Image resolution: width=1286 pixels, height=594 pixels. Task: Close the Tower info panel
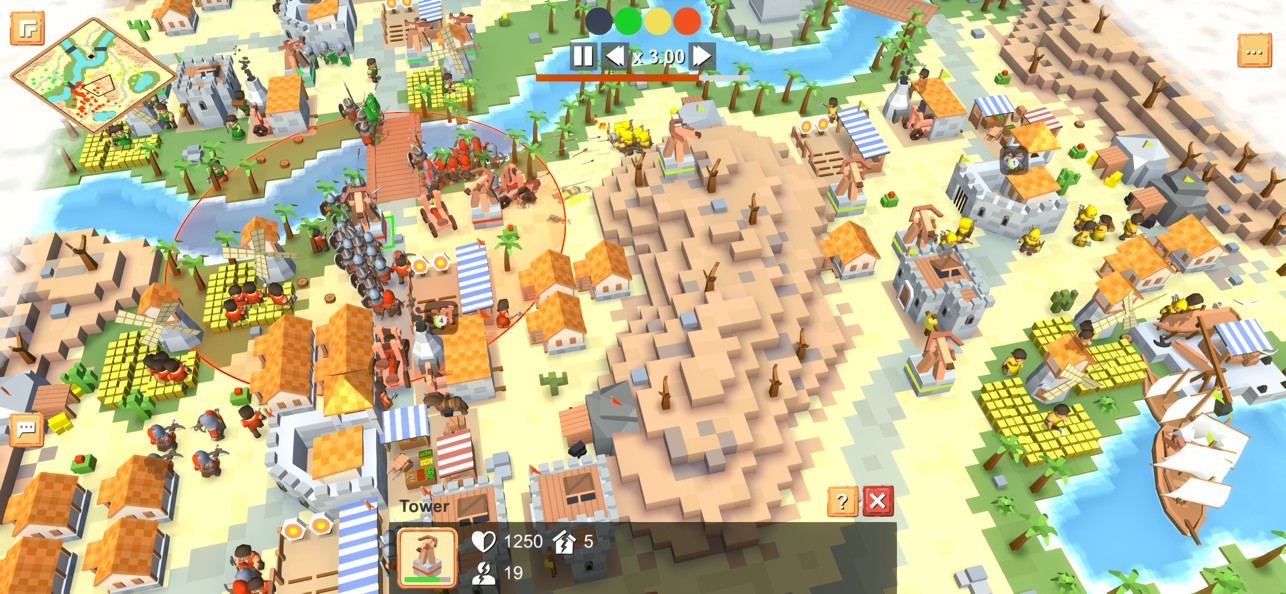[877, 501]
